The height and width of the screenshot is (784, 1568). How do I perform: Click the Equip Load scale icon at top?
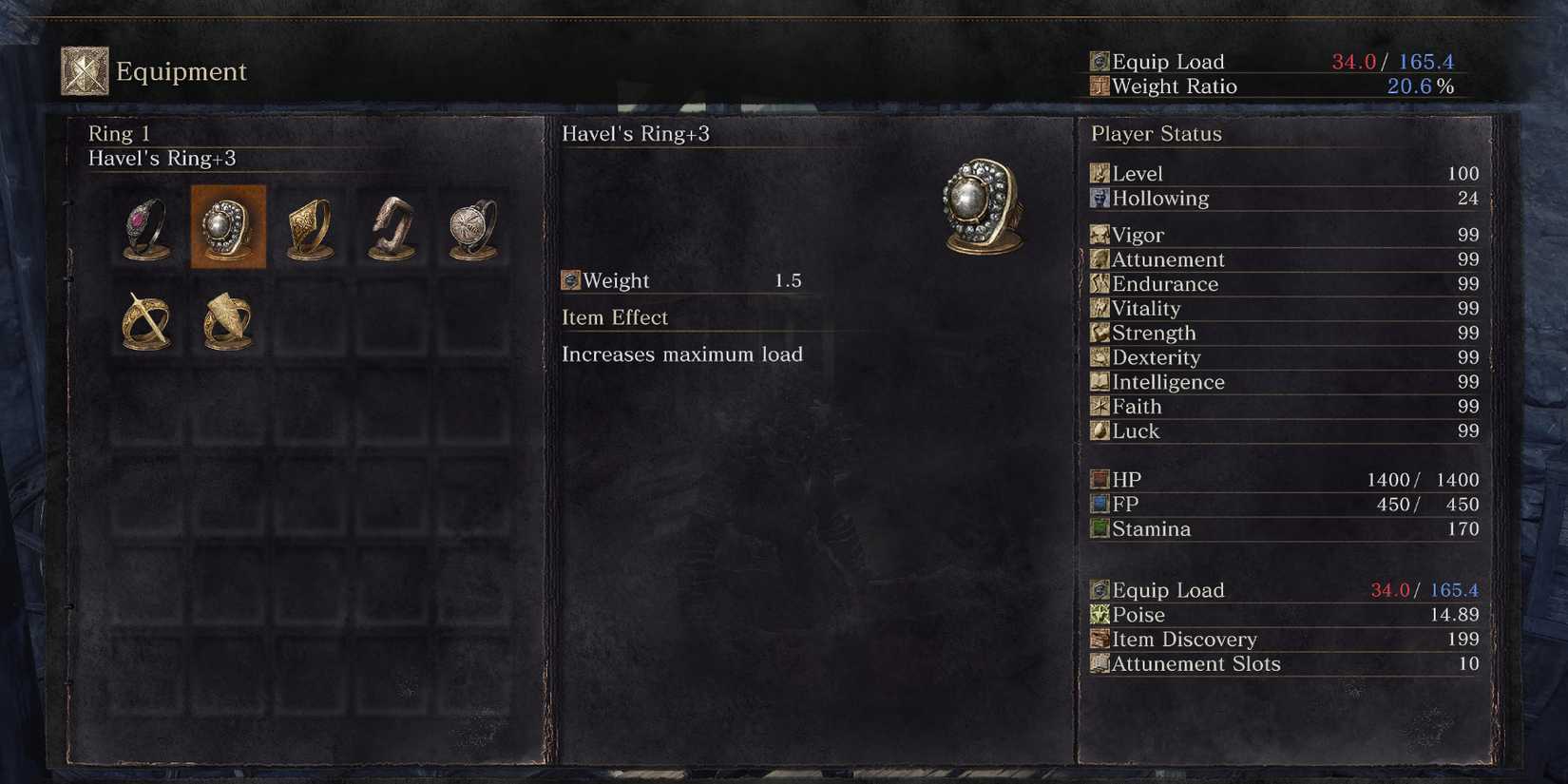tap(1099, 61)
